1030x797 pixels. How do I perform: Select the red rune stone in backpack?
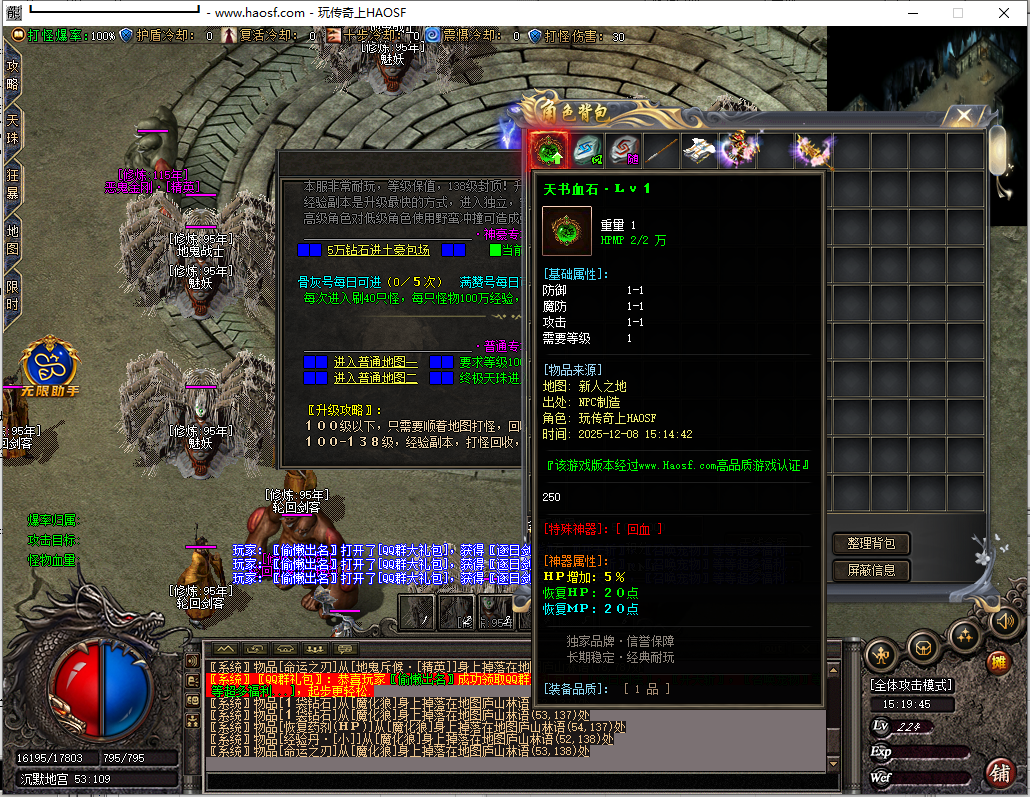(x=625, y=150)
